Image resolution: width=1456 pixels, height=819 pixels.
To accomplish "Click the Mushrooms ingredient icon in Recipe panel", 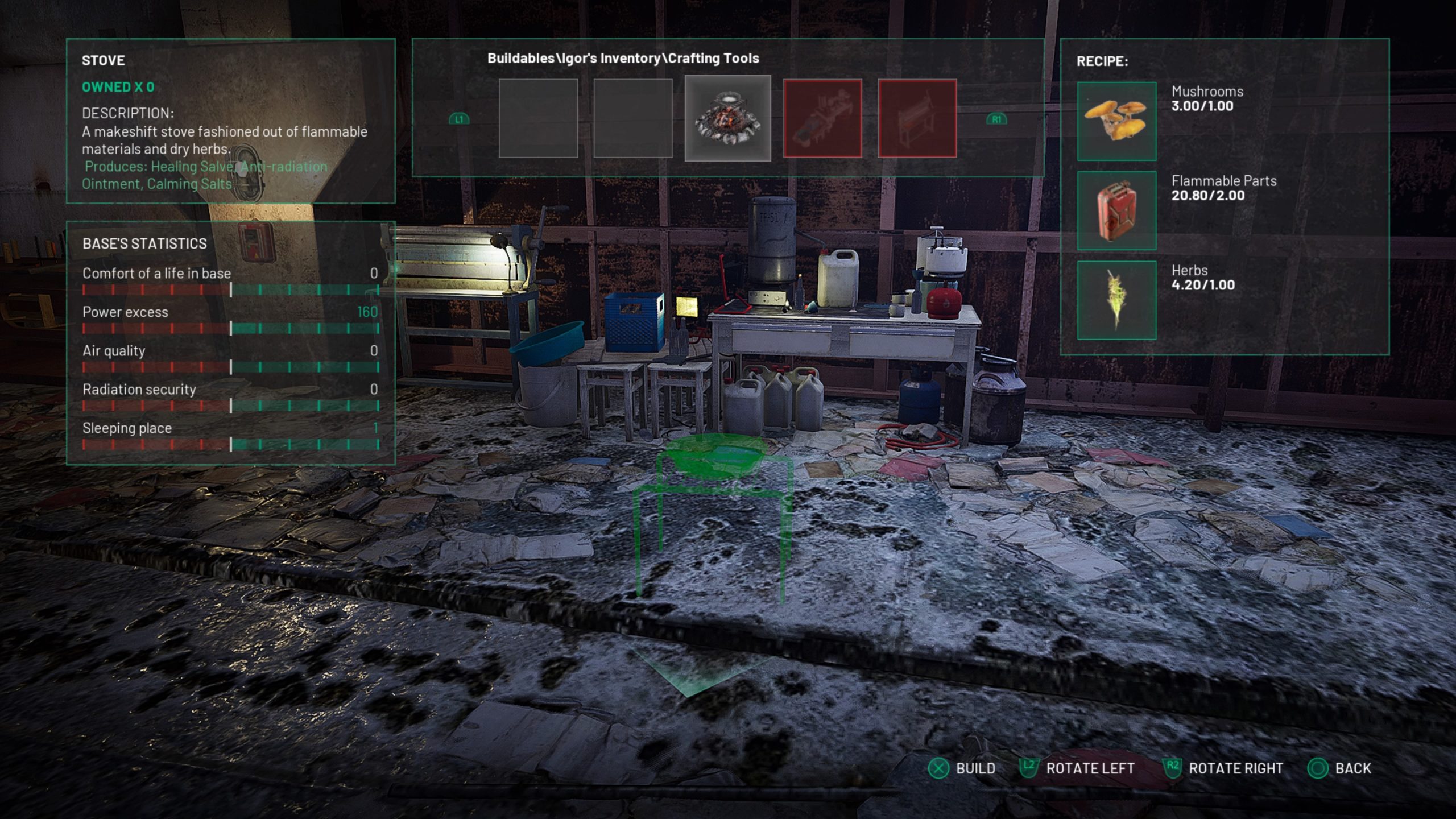I will point(1116,122).
